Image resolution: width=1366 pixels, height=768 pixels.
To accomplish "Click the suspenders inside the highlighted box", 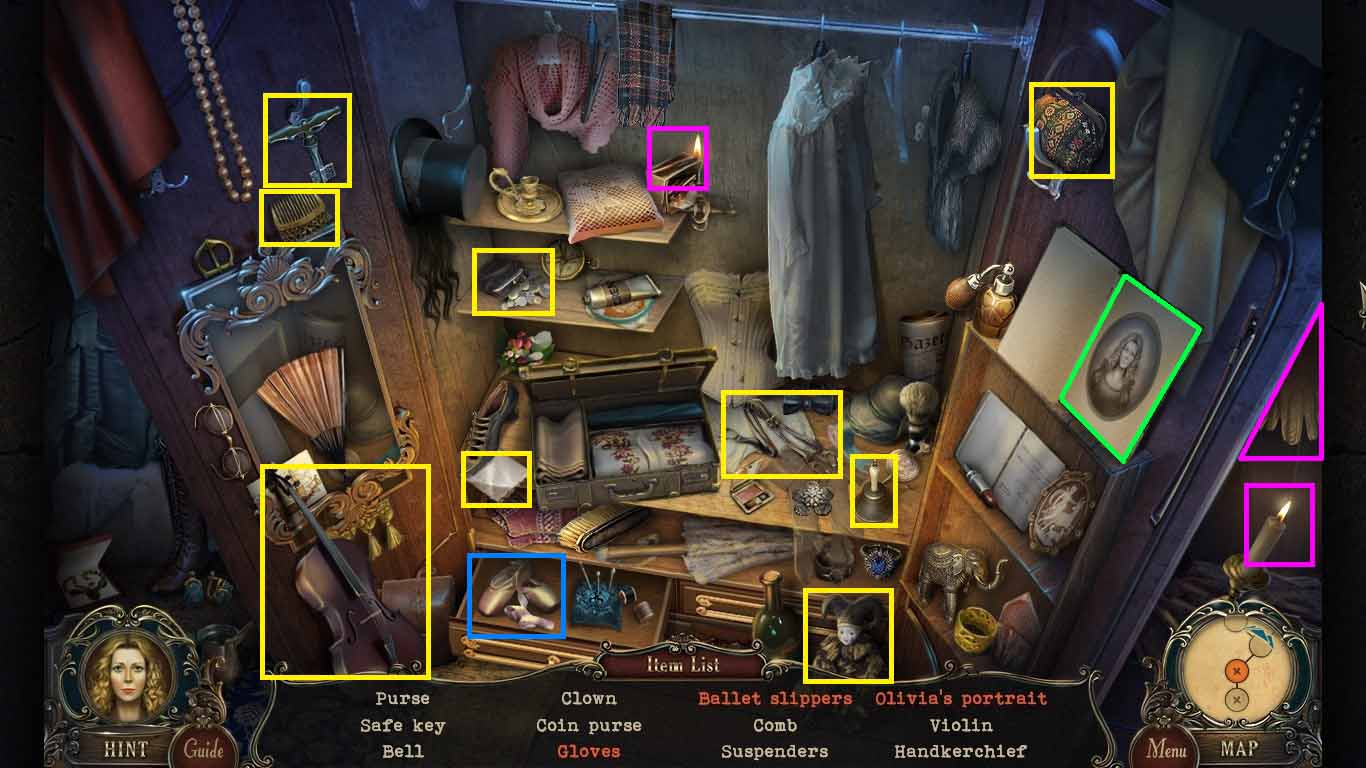I will click(782, 432).
